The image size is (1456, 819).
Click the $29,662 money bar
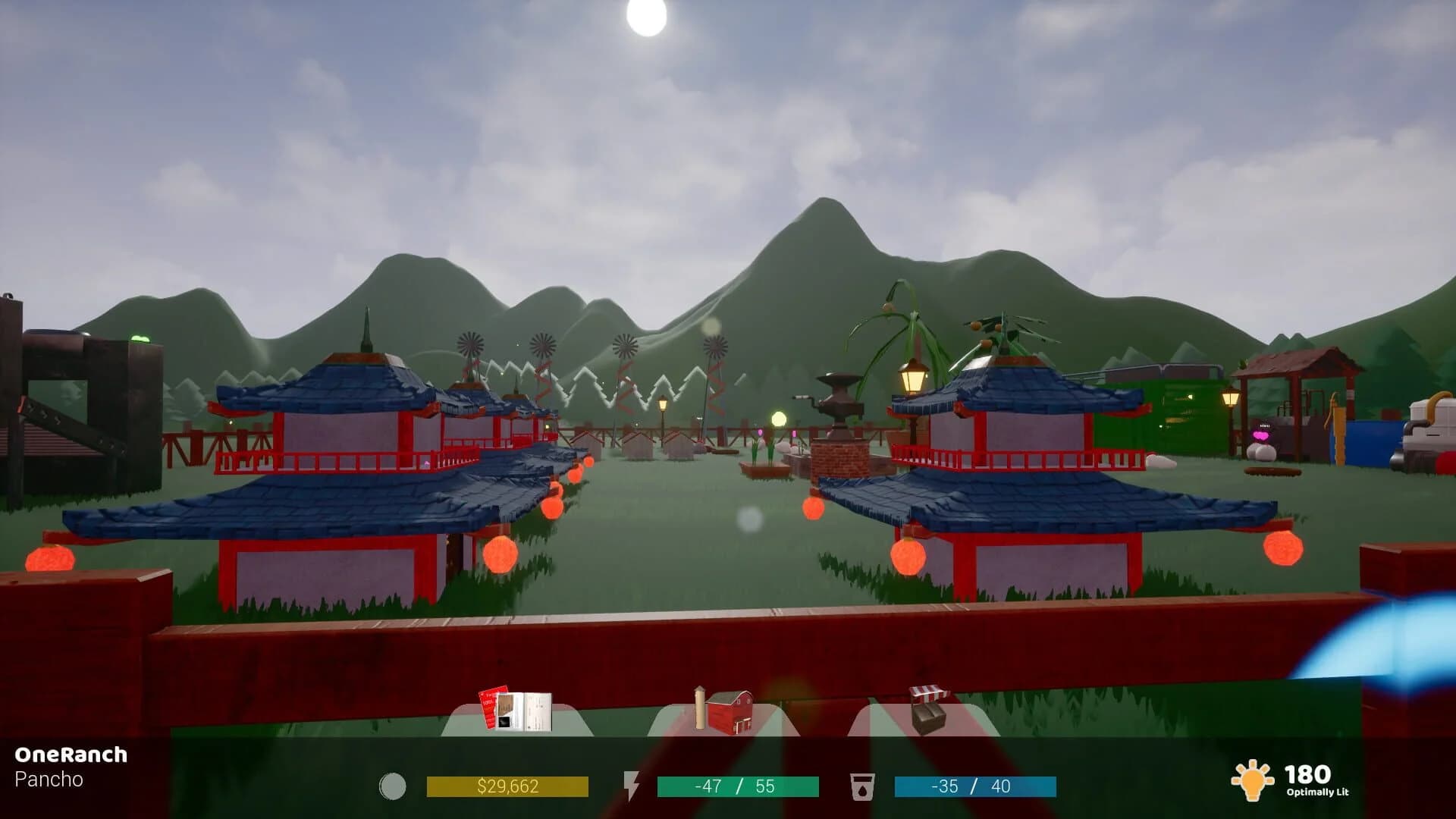(x=510, y=786)
